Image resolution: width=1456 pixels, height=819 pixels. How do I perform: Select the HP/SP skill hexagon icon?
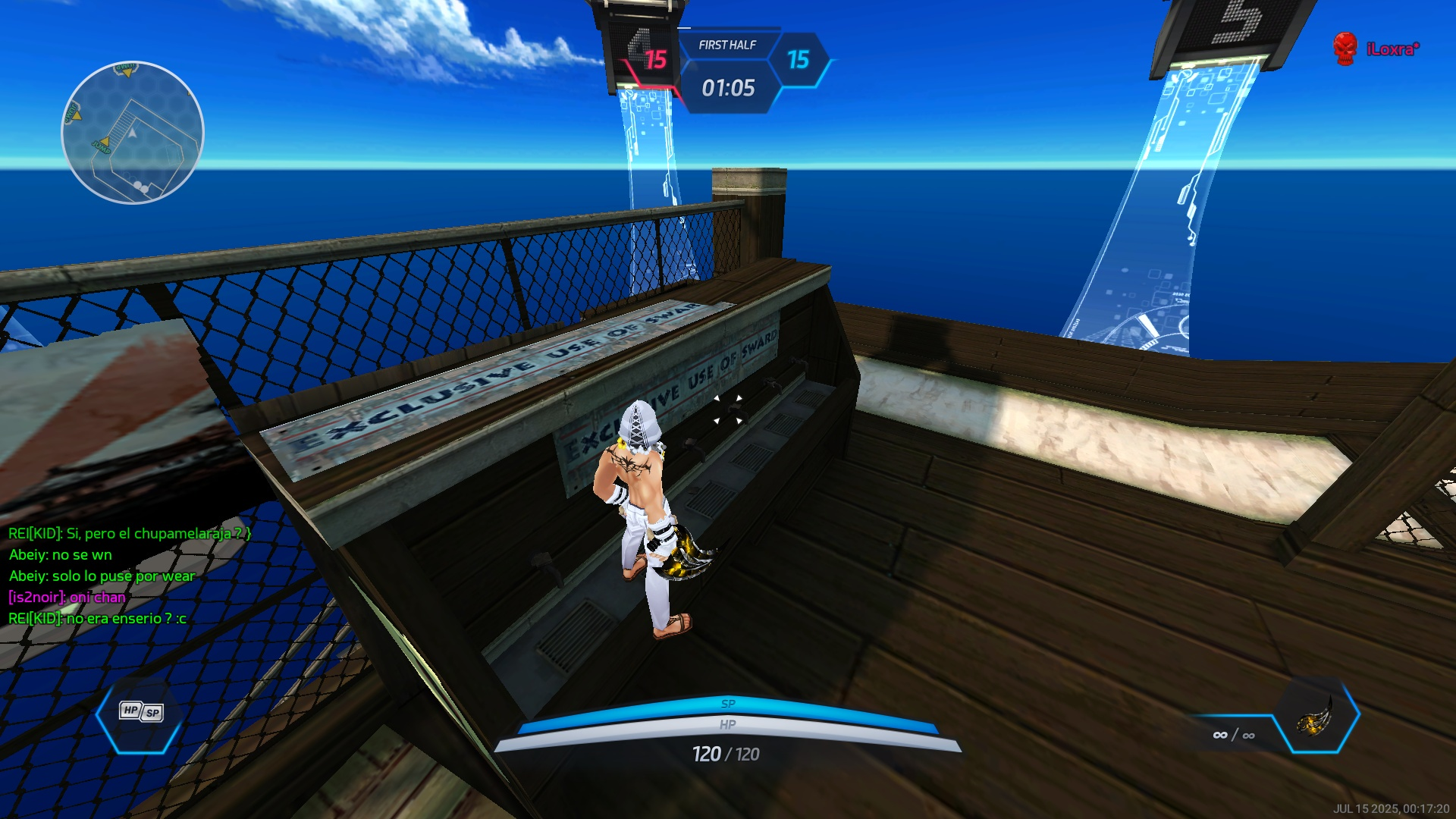(141, 712)
